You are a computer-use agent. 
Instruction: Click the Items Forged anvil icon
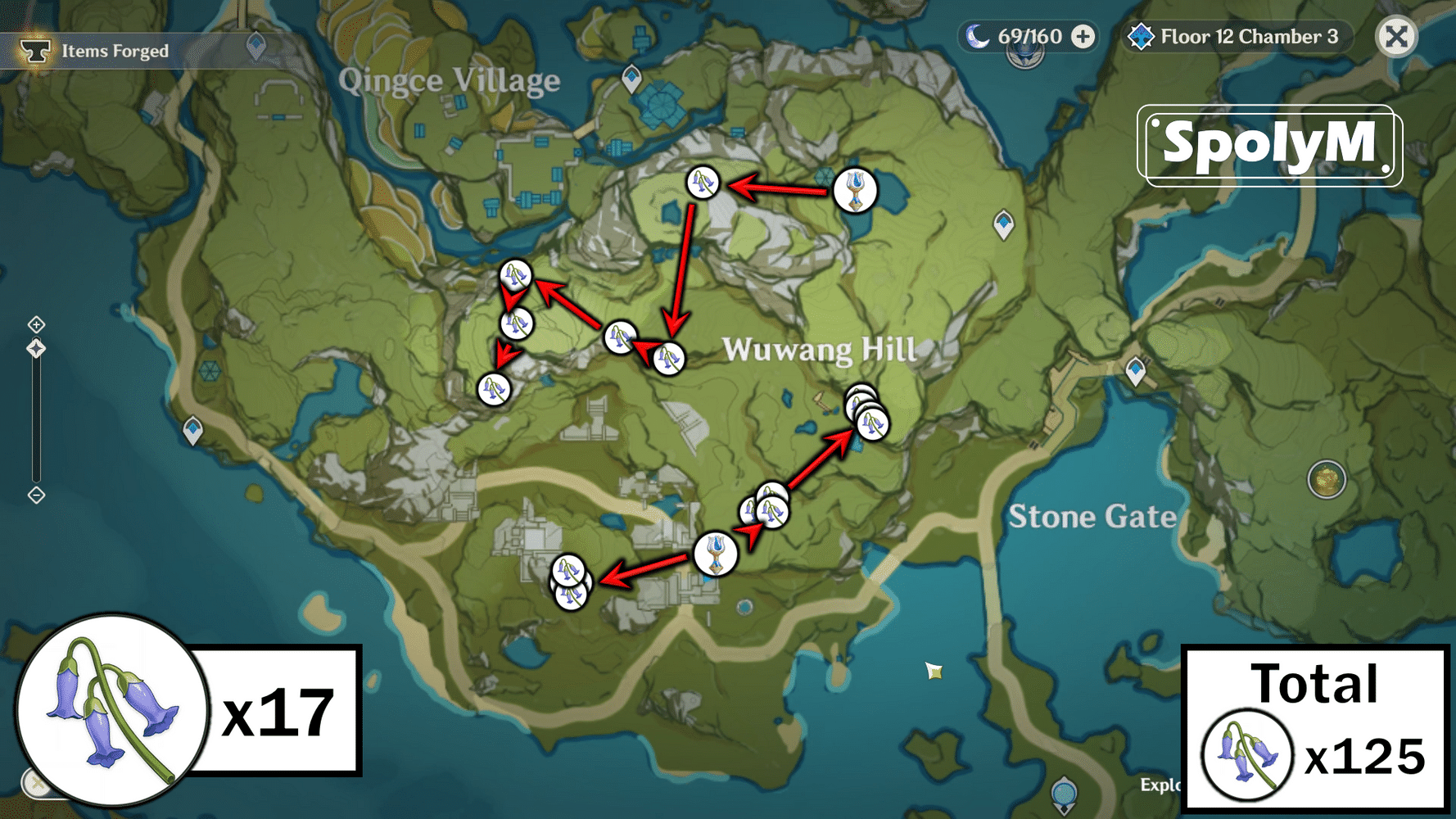point(34,50)
